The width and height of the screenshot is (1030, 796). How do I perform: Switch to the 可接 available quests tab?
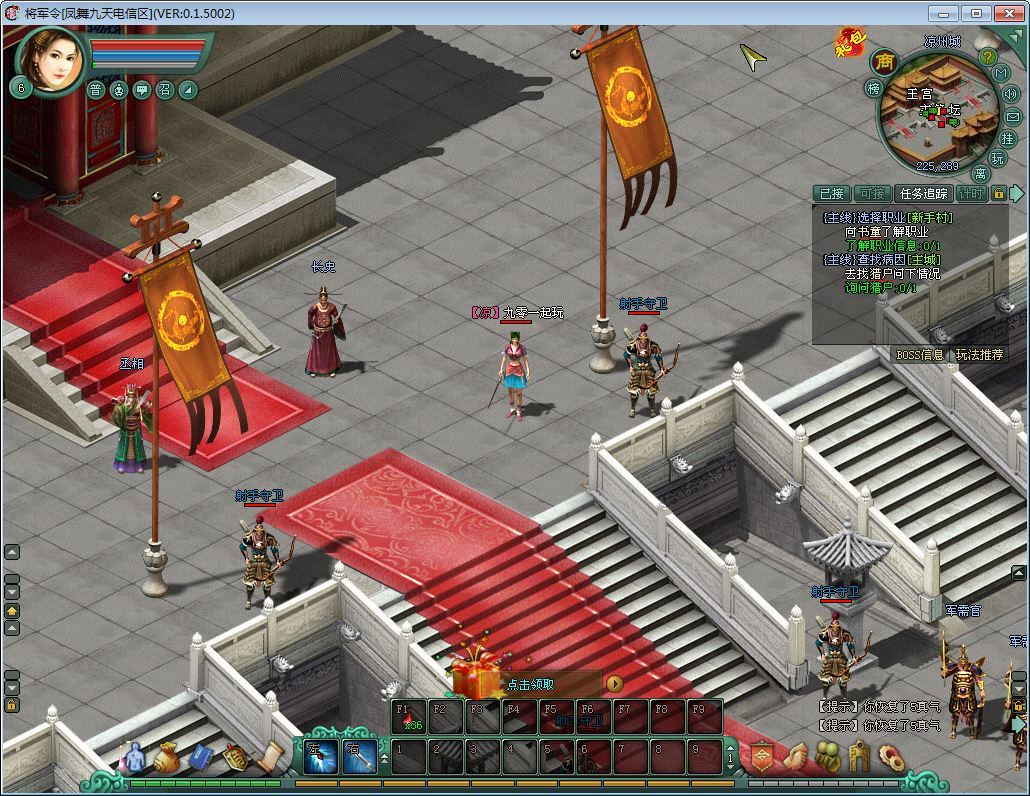tap(872, 194)
